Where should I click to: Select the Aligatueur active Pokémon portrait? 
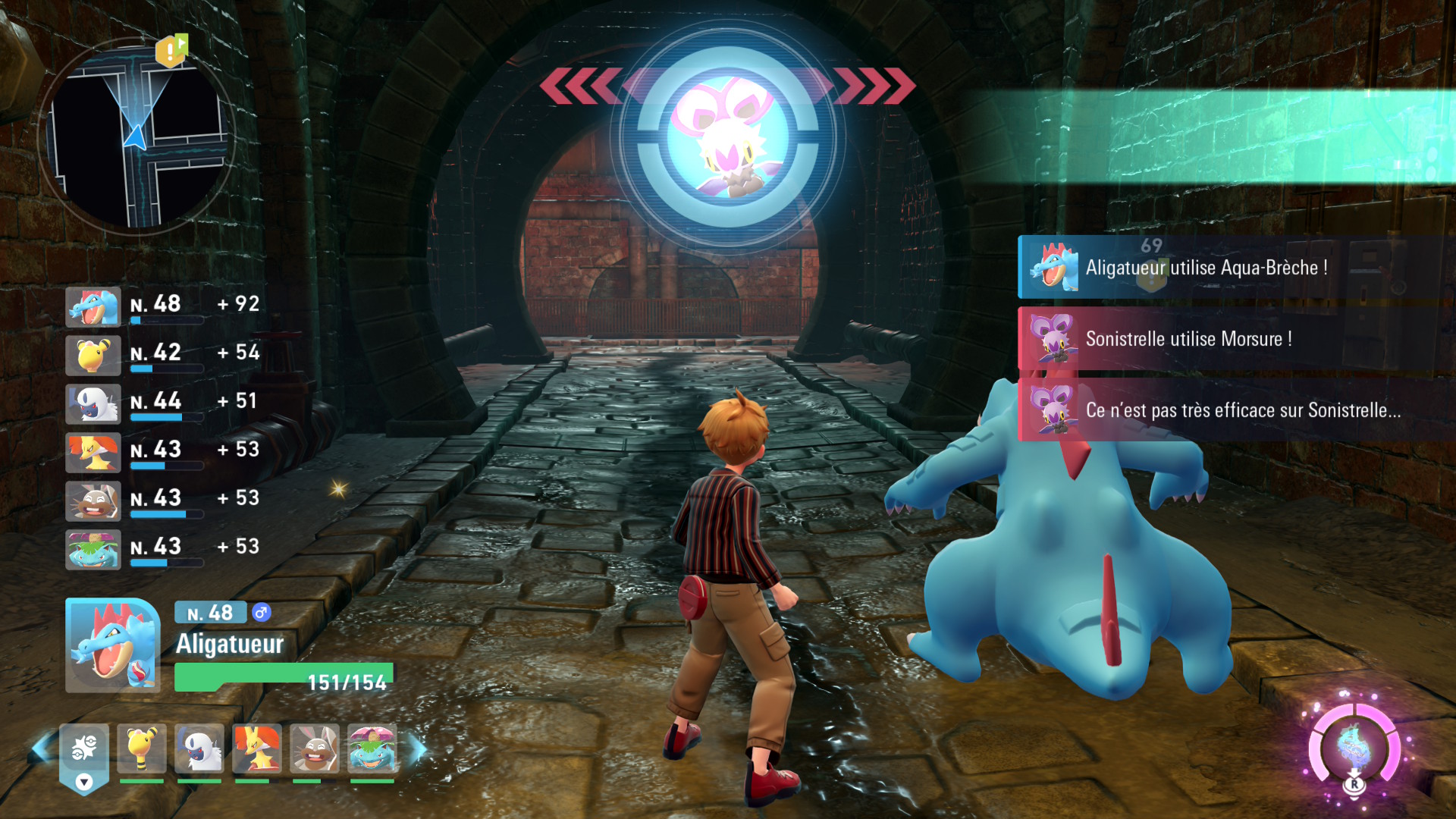112,645
